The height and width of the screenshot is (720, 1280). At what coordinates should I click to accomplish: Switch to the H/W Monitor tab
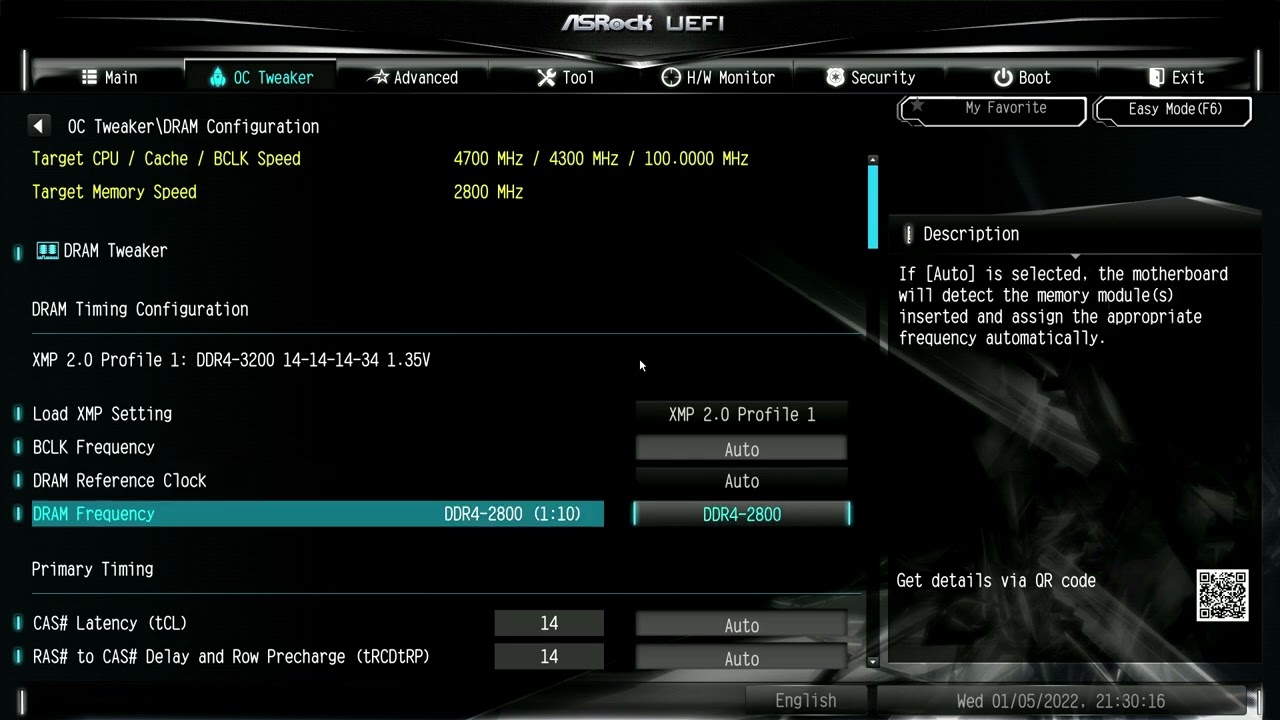[x=718, y=76]
